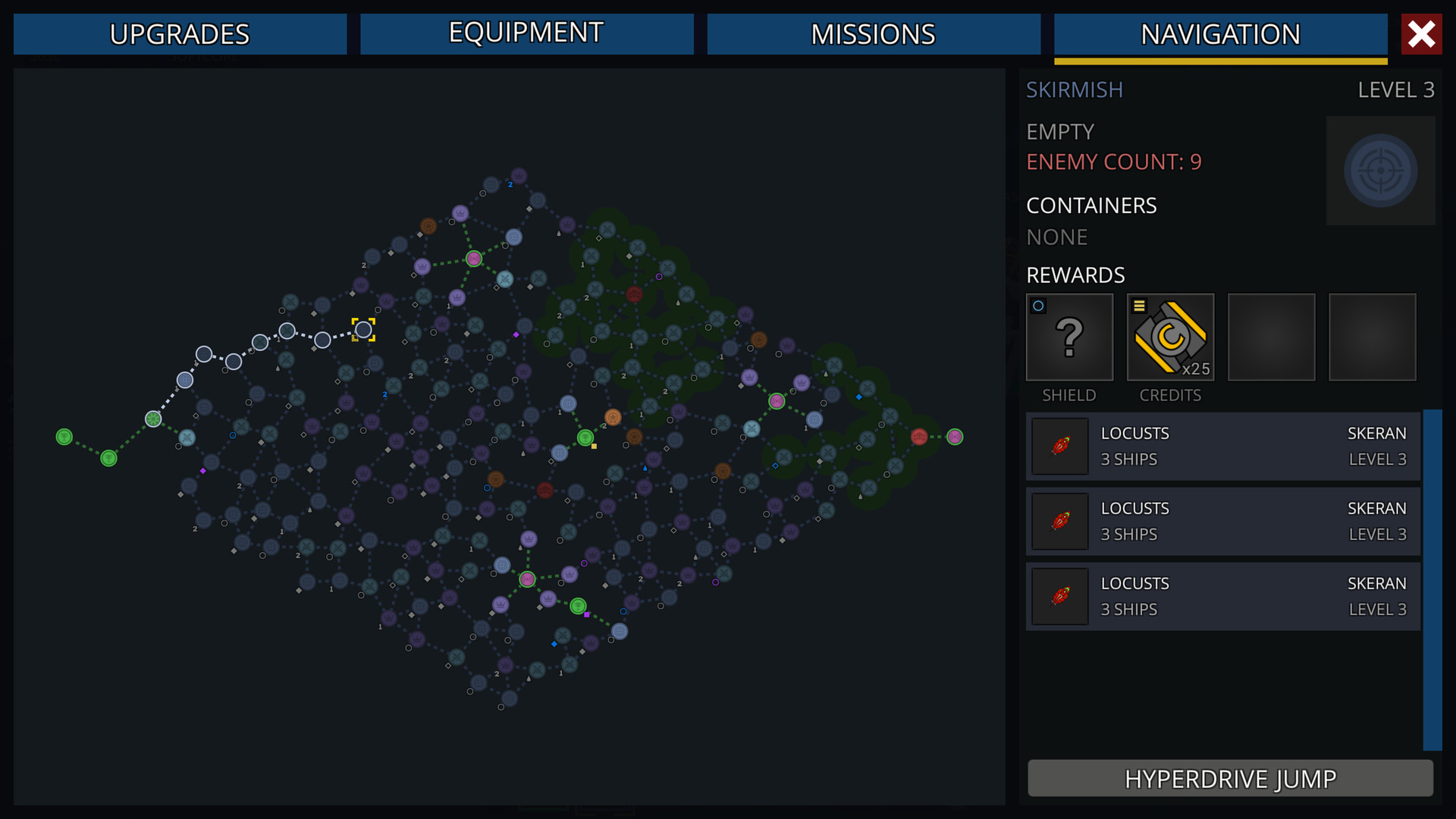Click the pink node with green connections at map top

coord(475,258)
